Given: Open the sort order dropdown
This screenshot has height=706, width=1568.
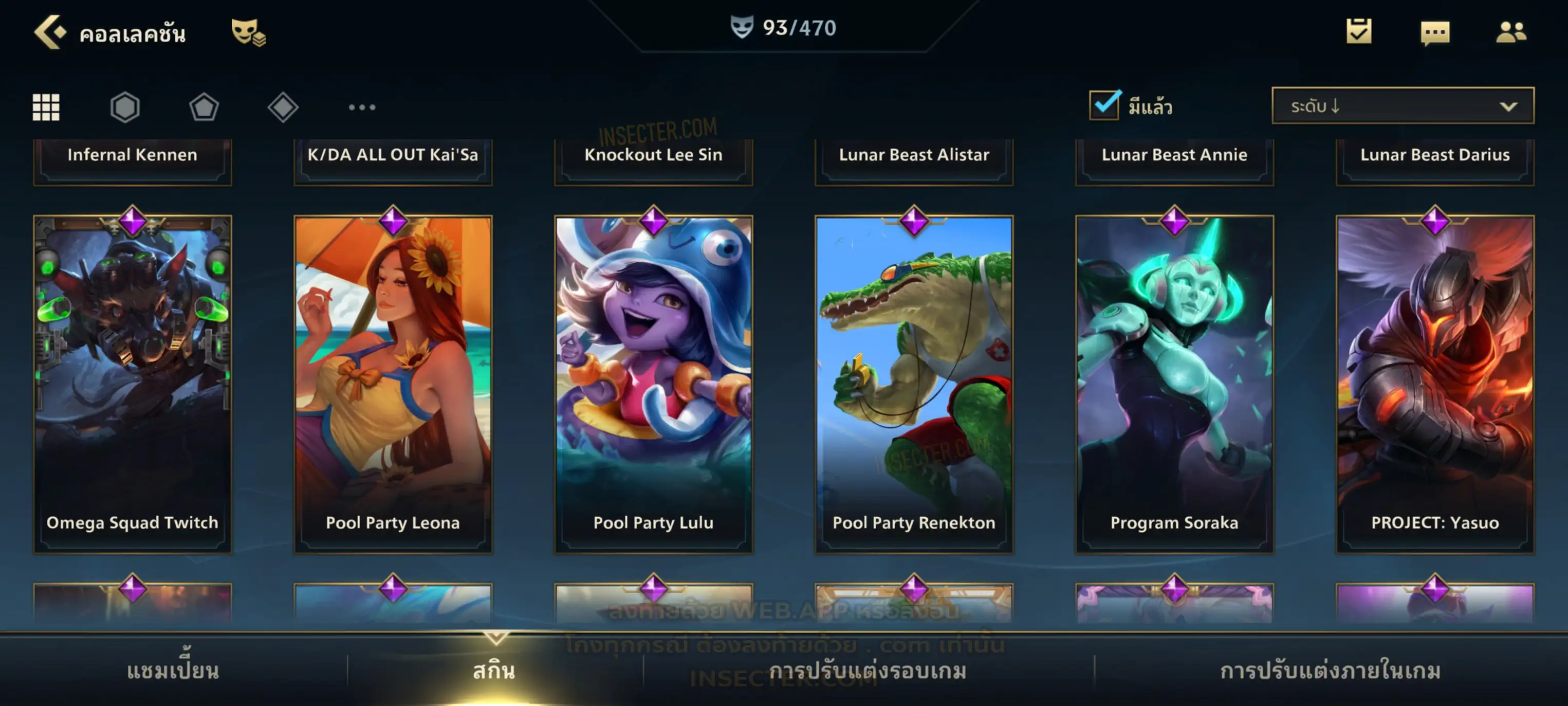Looking at the screenshot, I should [1403, 106].
